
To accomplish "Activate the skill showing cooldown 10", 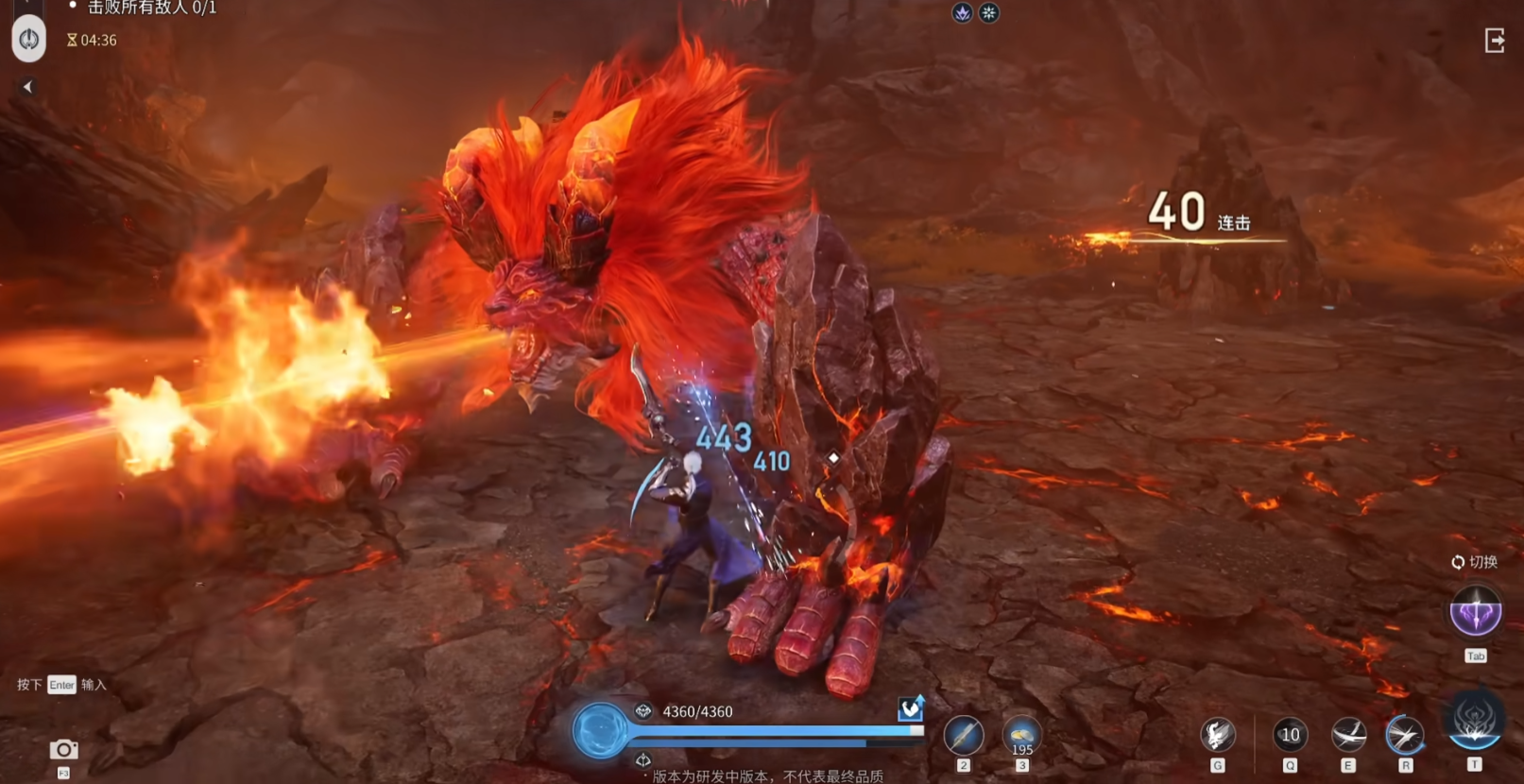I will [1290, 735].
